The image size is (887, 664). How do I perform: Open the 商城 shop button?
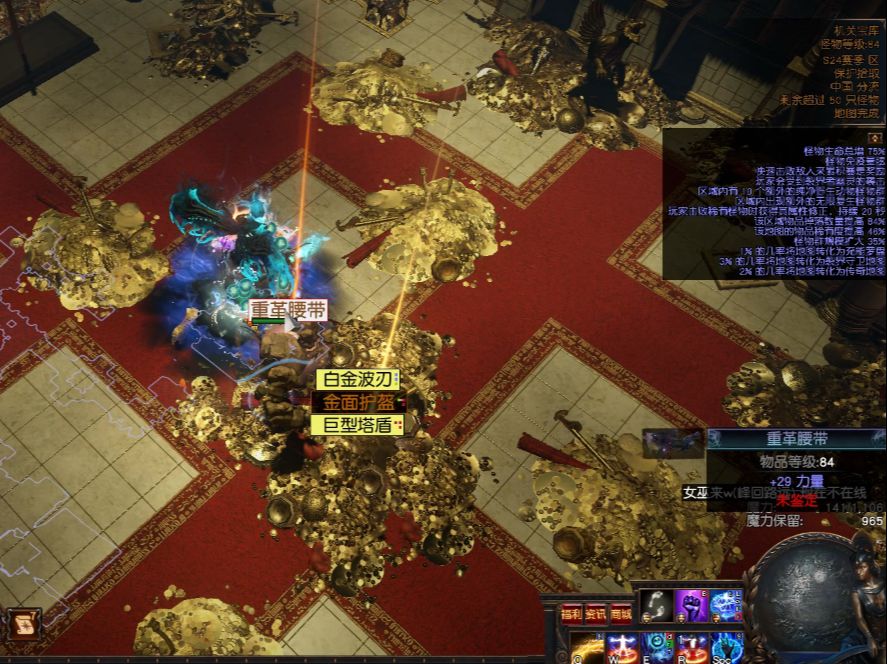pos(621,613)
